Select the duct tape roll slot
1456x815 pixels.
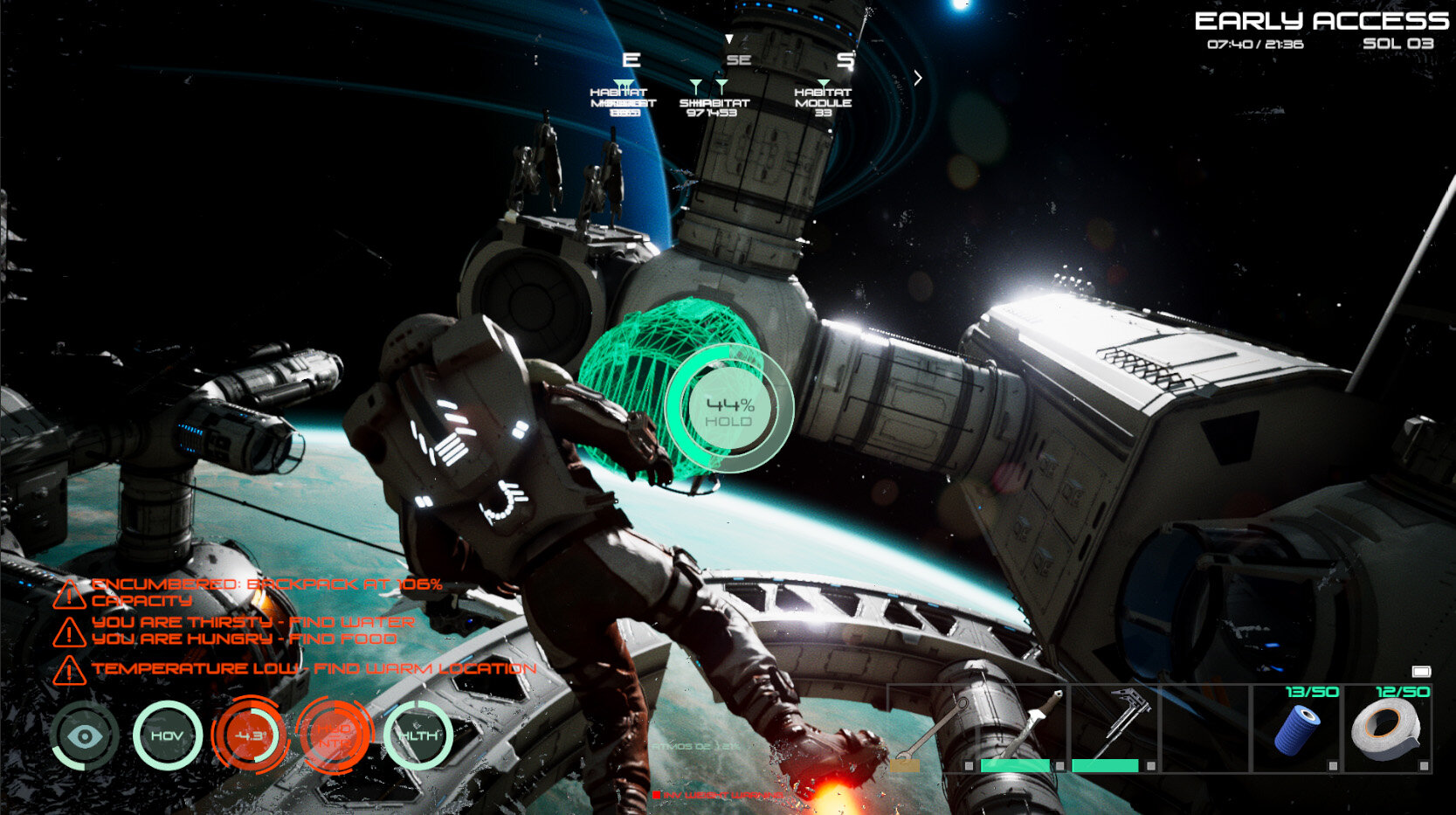1387,730
